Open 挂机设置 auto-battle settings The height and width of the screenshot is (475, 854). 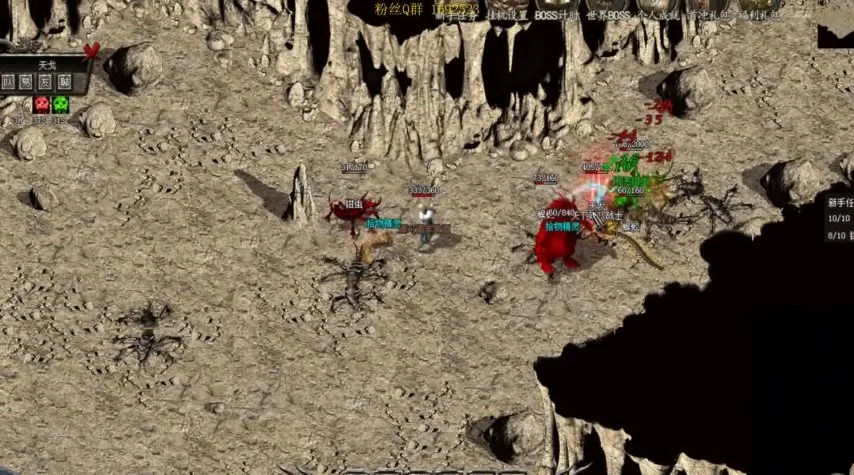coord(505,16)
